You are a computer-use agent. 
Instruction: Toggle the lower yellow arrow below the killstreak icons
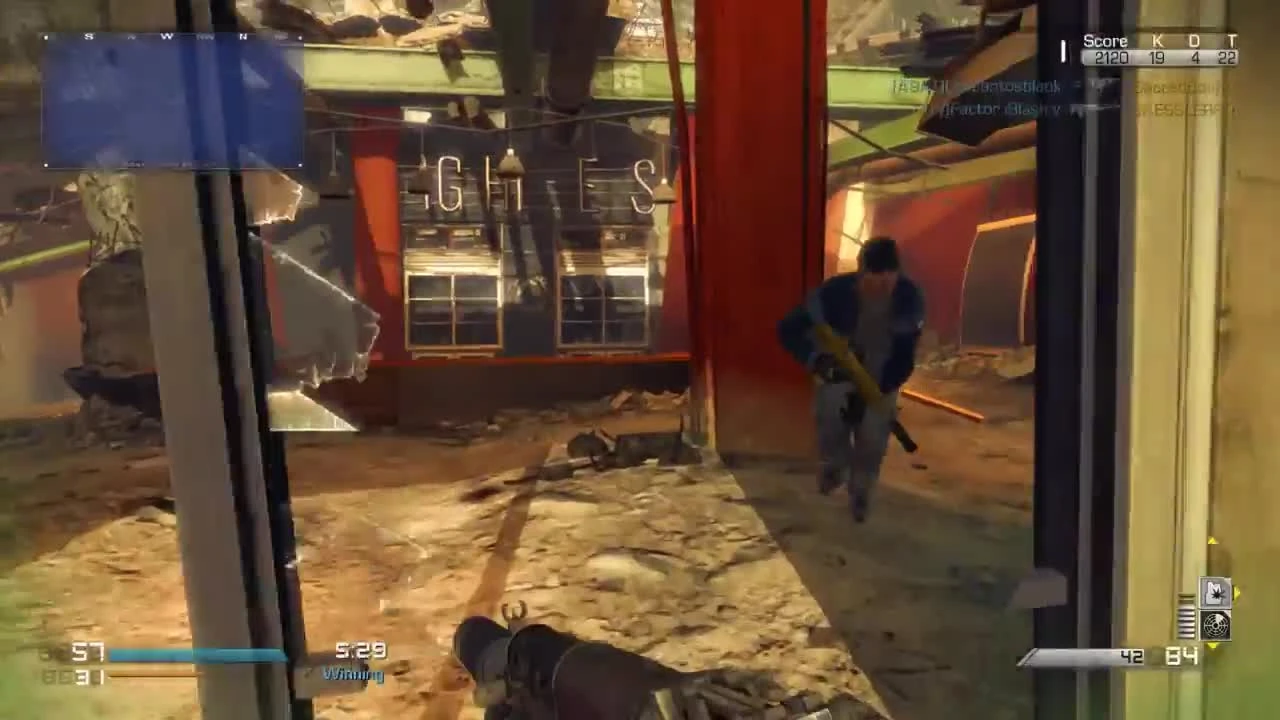[1212, 647]
